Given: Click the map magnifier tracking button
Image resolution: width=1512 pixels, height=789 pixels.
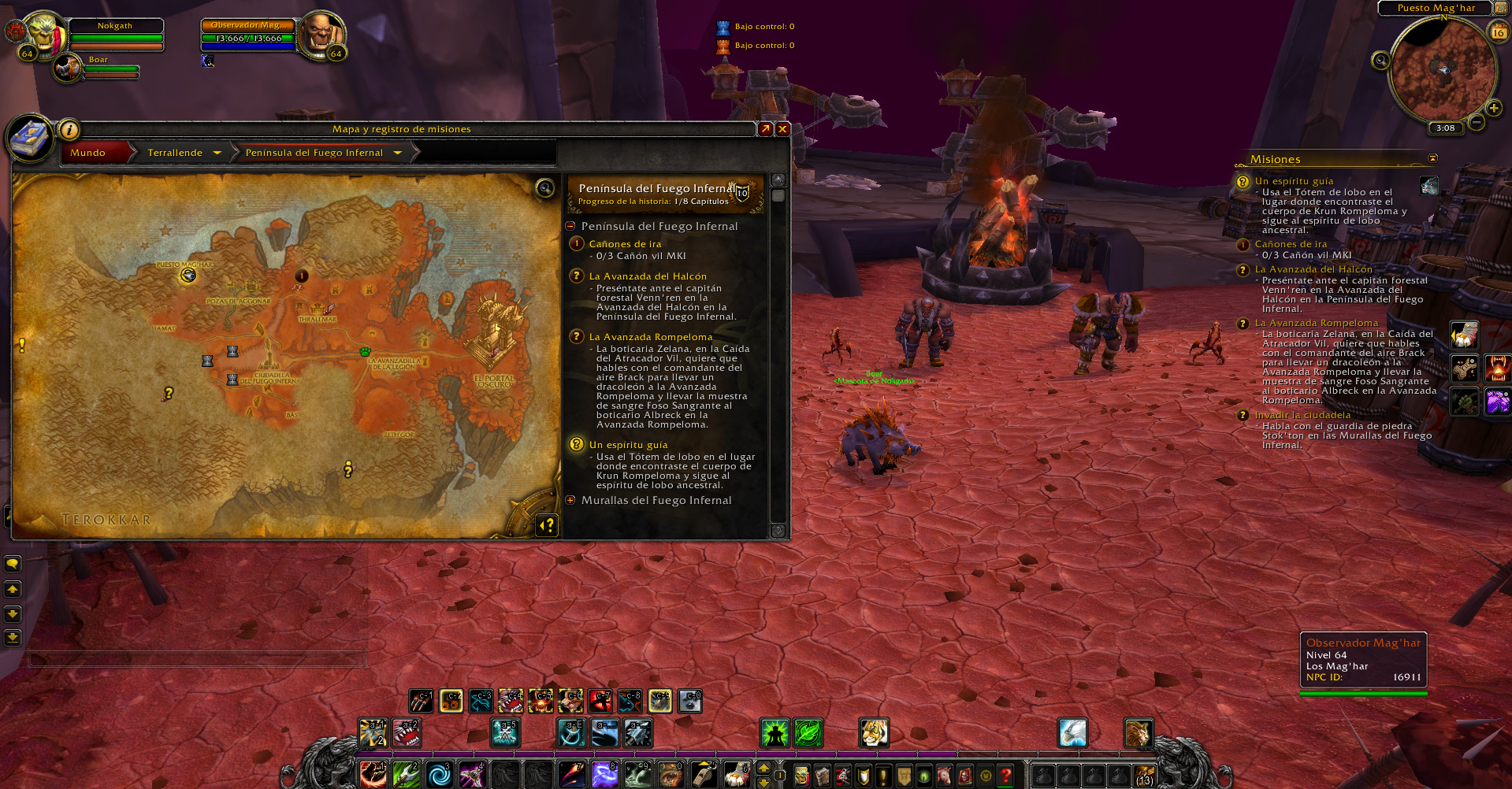Looking at the screenshot, I should click(x=544, y=187).
